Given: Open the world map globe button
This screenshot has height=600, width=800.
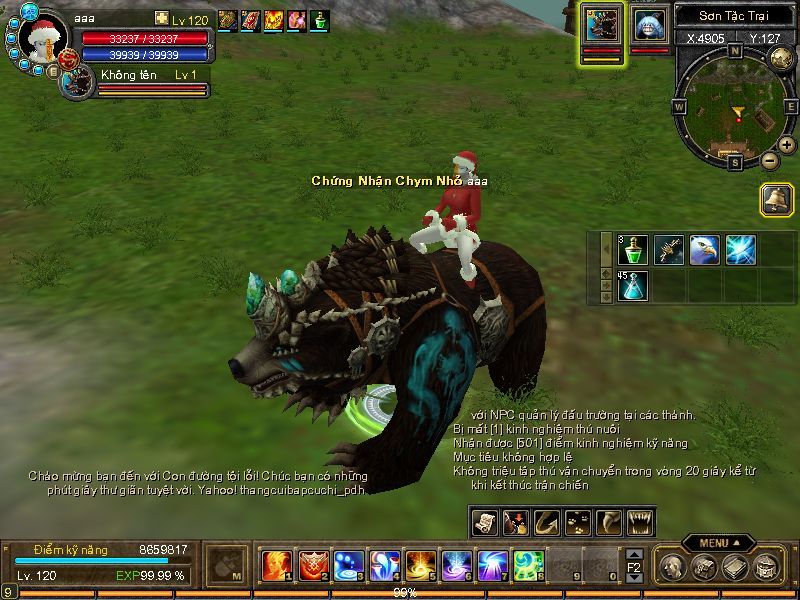Looking at the screenshot, I should pos(781,57).
